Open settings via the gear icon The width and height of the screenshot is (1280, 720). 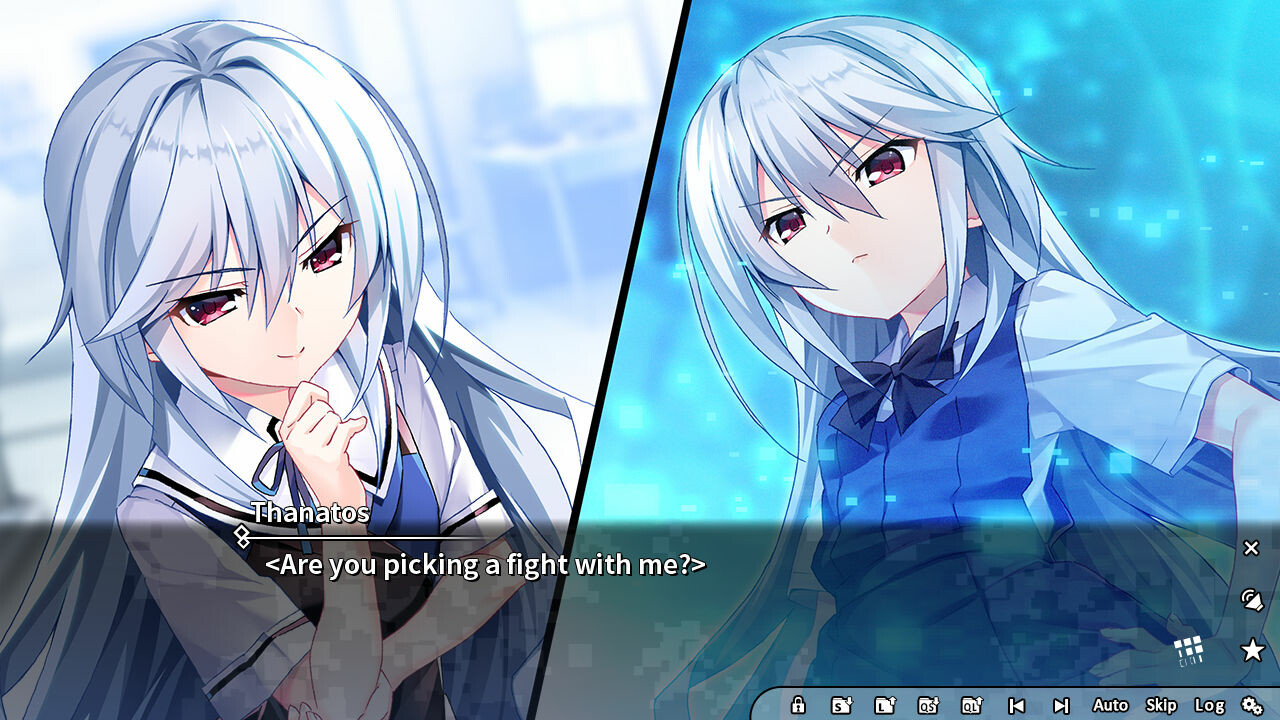tap(1253, 705)
